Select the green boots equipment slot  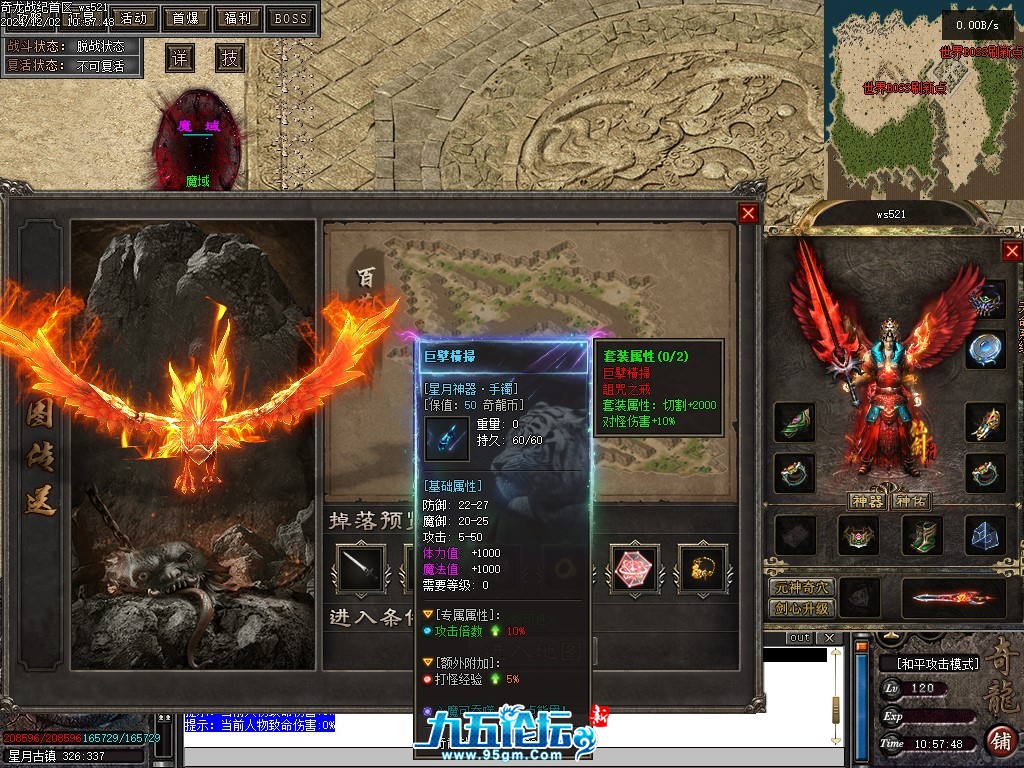(922, 535)
